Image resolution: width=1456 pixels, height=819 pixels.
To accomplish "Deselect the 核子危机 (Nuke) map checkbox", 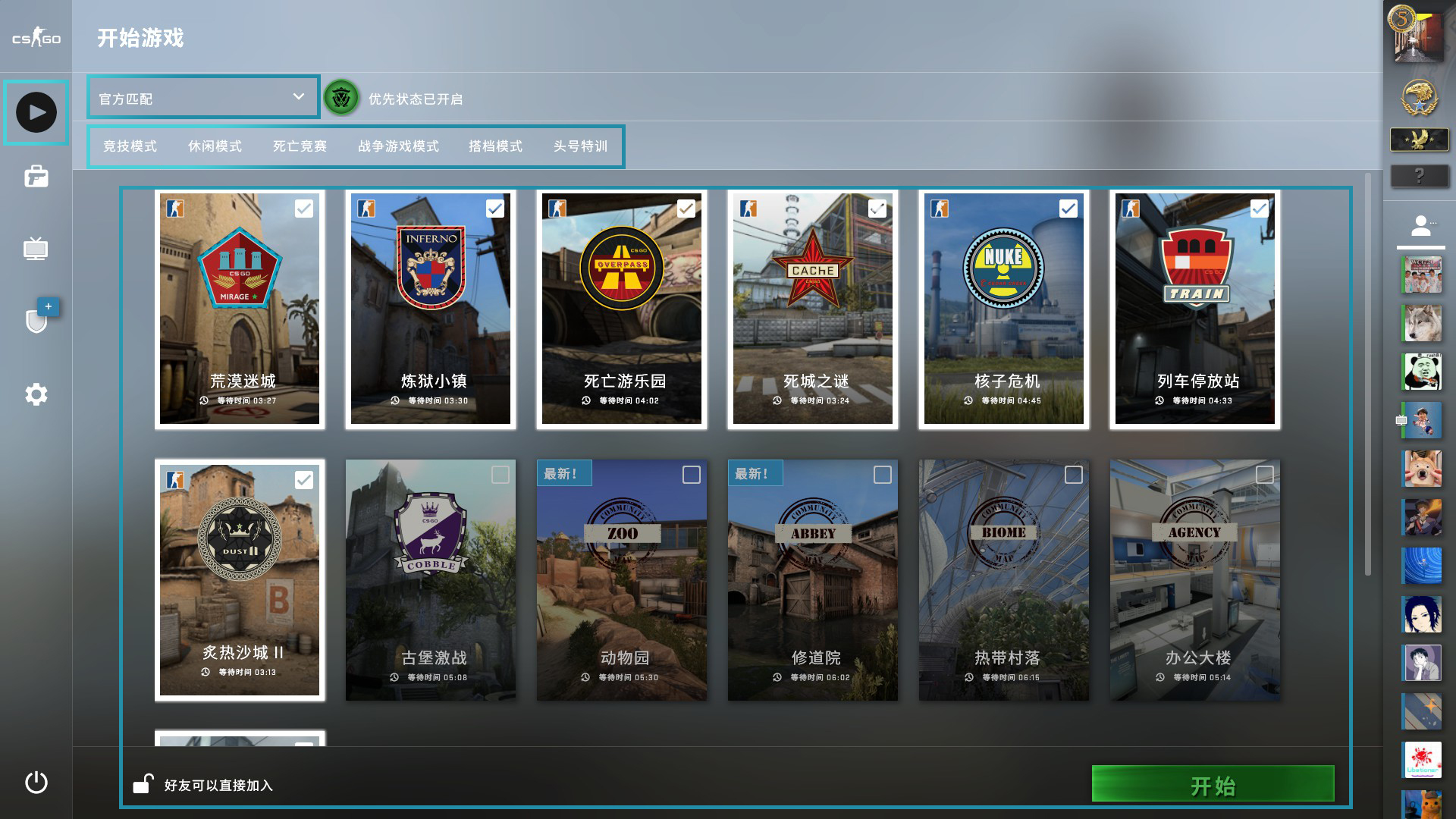I will click(x=1069, y=207).
